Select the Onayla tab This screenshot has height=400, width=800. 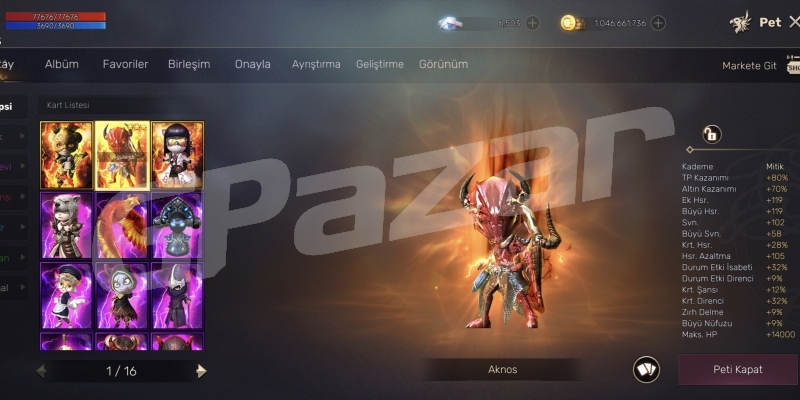[252, 64]
